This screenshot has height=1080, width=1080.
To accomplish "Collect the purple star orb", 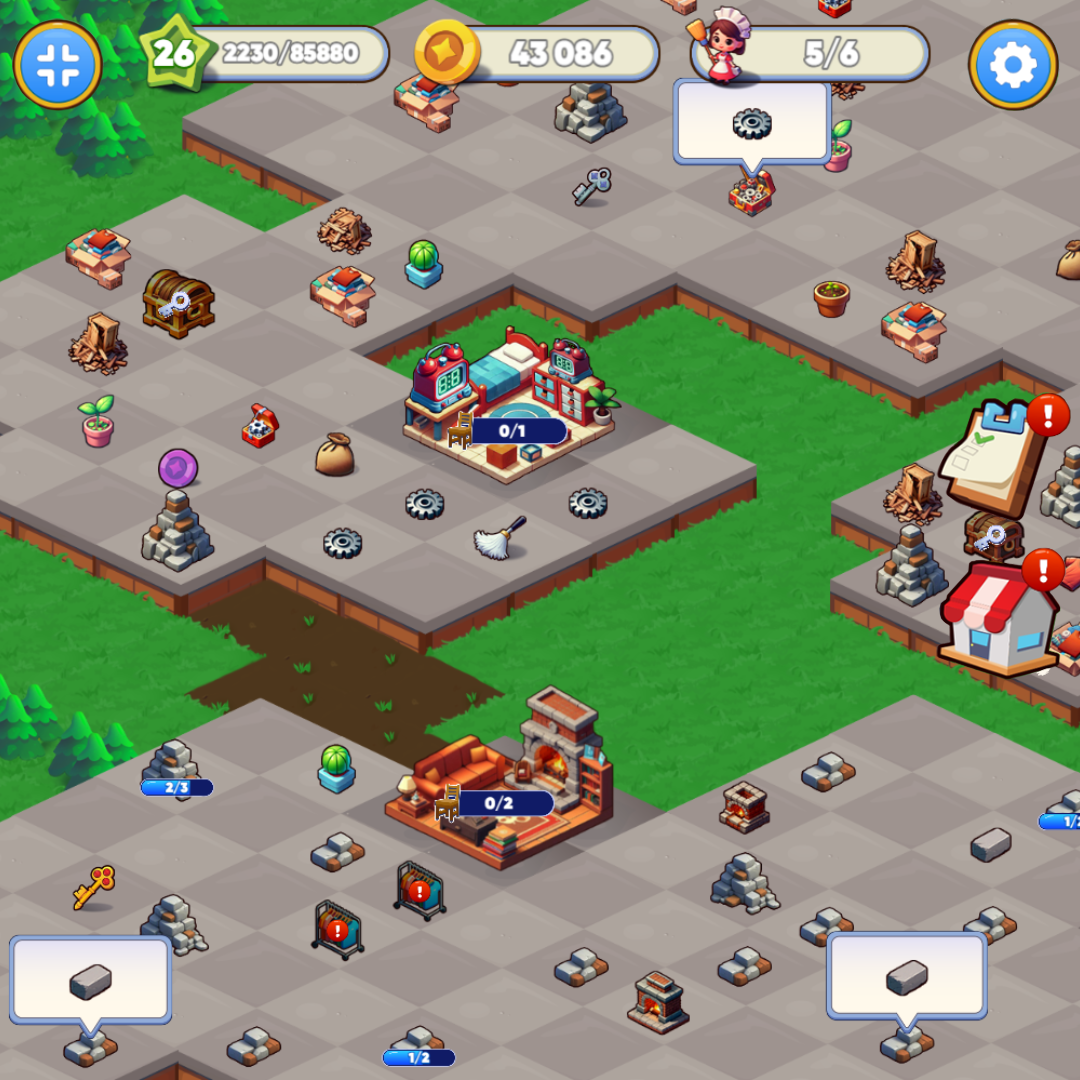I will (x=178, y=468).
